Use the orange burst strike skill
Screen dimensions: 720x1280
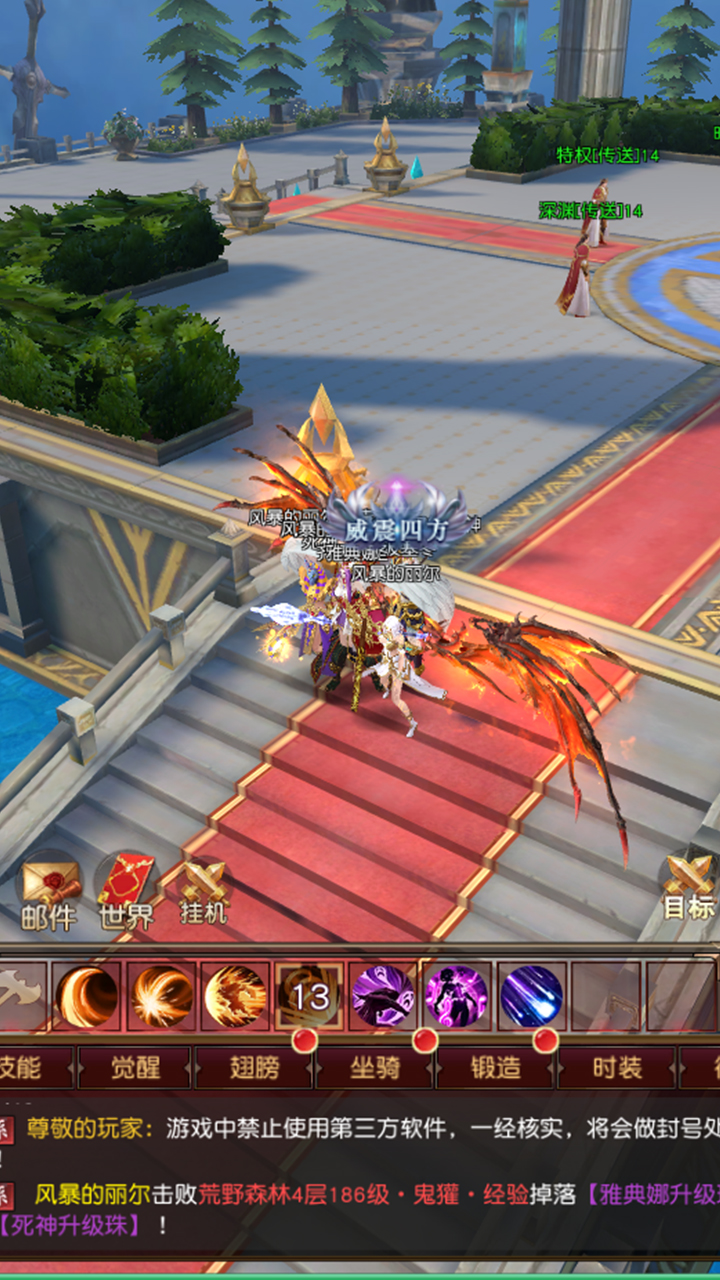click(162, 996)
